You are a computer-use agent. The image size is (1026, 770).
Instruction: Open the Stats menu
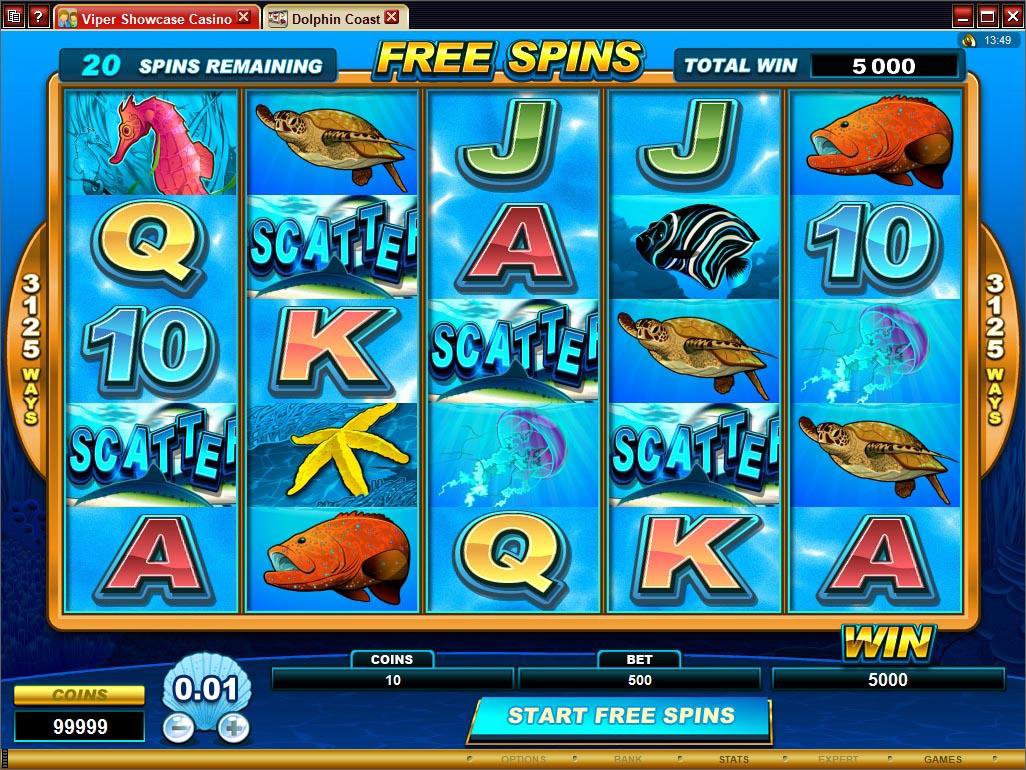point(734,760)
